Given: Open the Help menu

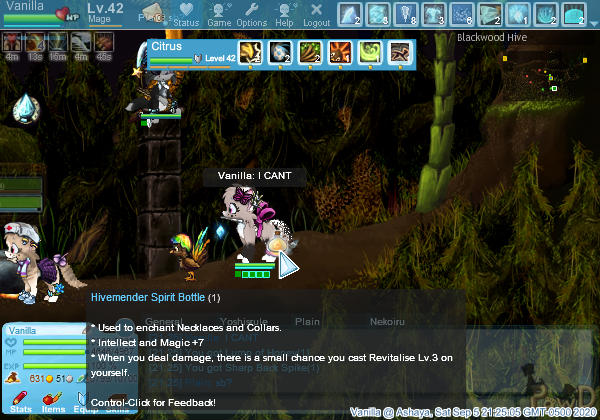Looking at the screenshot, I should (284, 14).
